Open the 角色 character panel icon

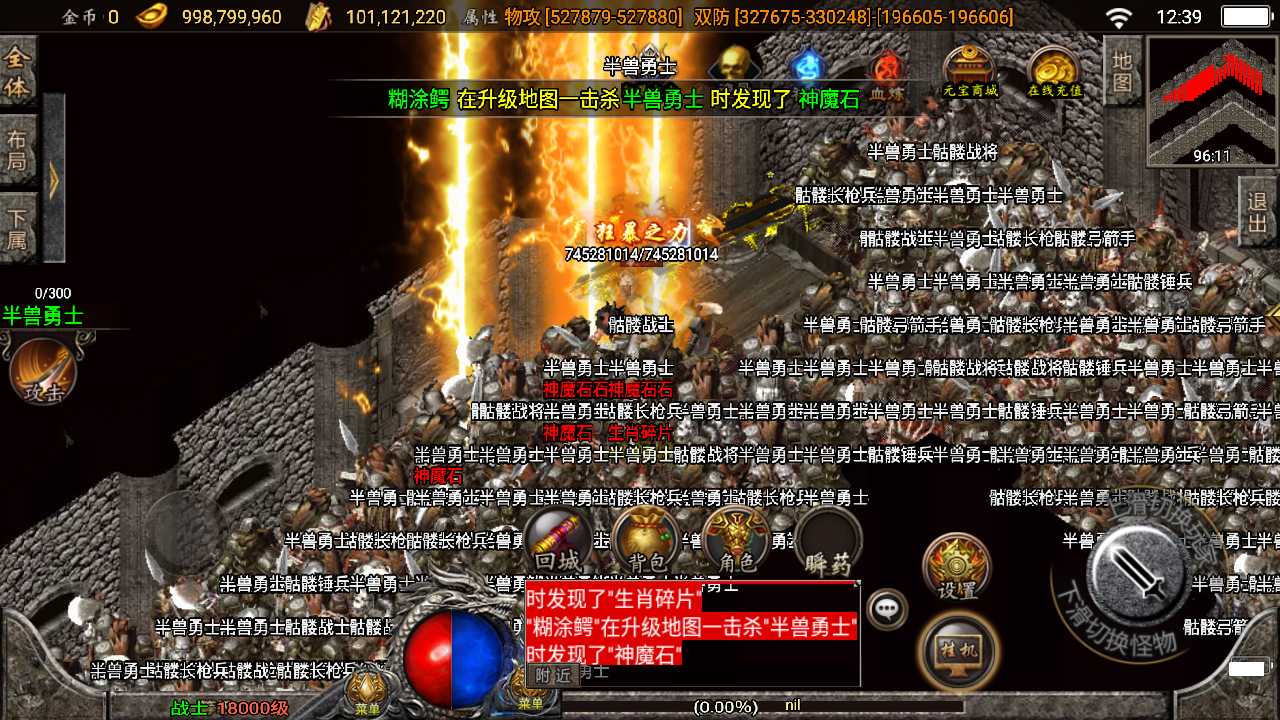tap(736, 540)
